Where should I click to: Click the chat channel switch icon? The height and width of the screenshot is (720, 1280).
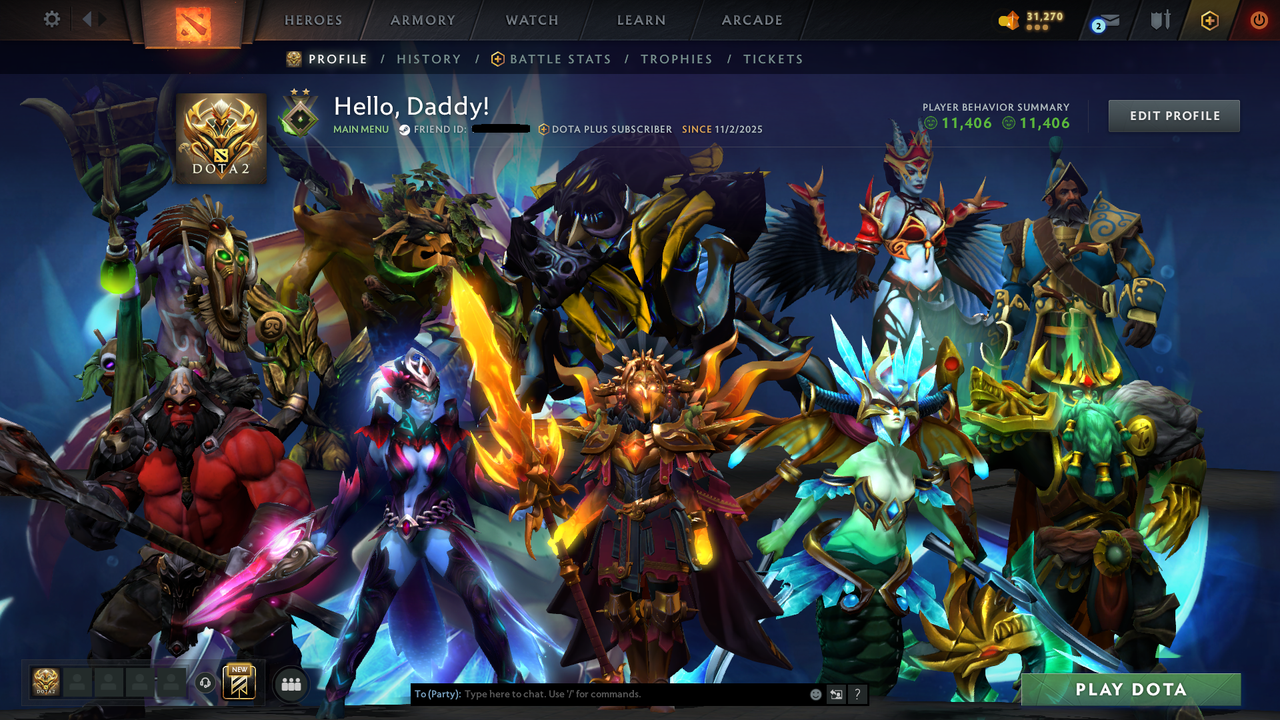click(834, 693)
